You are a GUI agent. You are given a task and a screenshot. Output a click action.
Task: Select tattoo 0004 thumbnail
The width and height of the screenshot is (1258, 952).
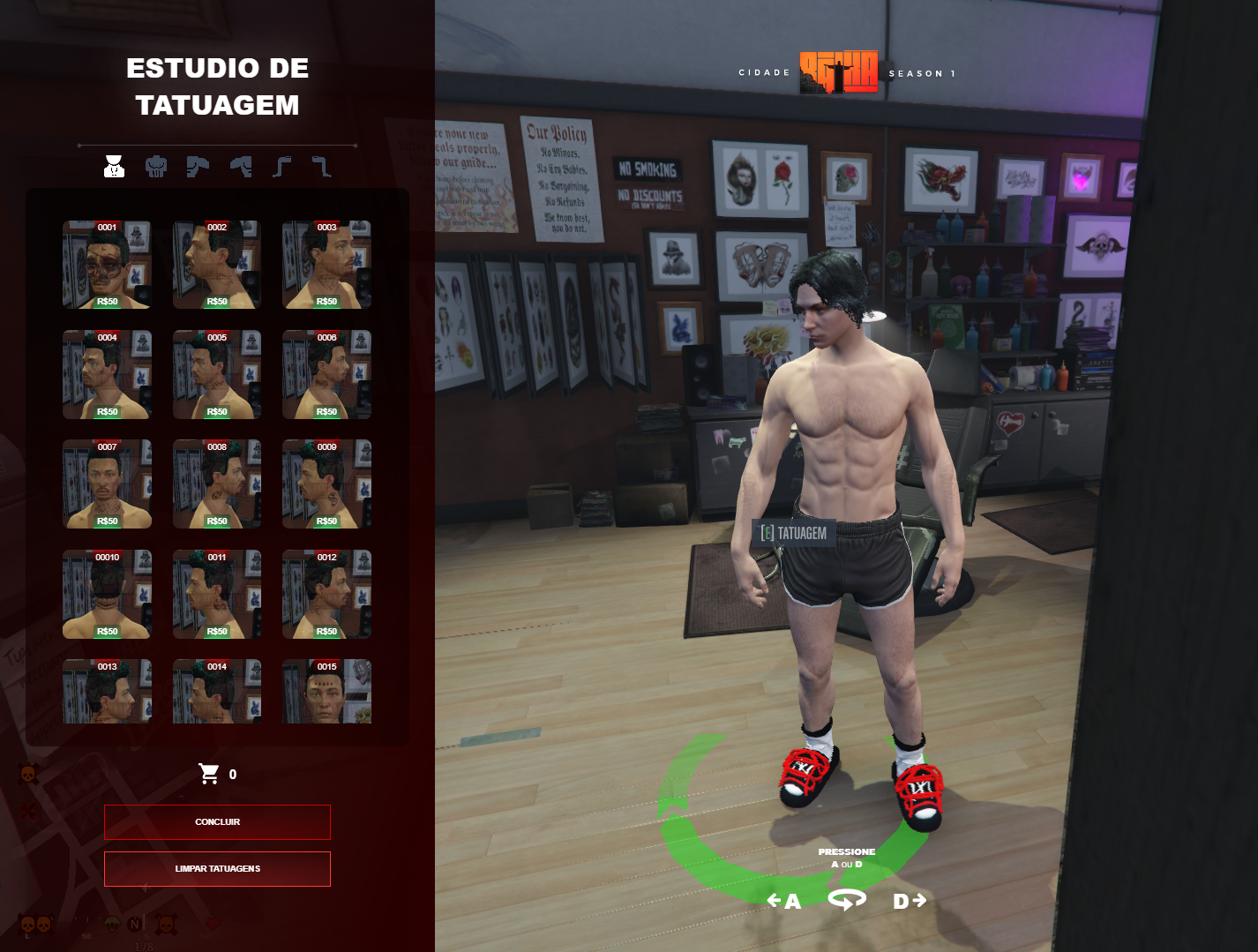point(107,375)
